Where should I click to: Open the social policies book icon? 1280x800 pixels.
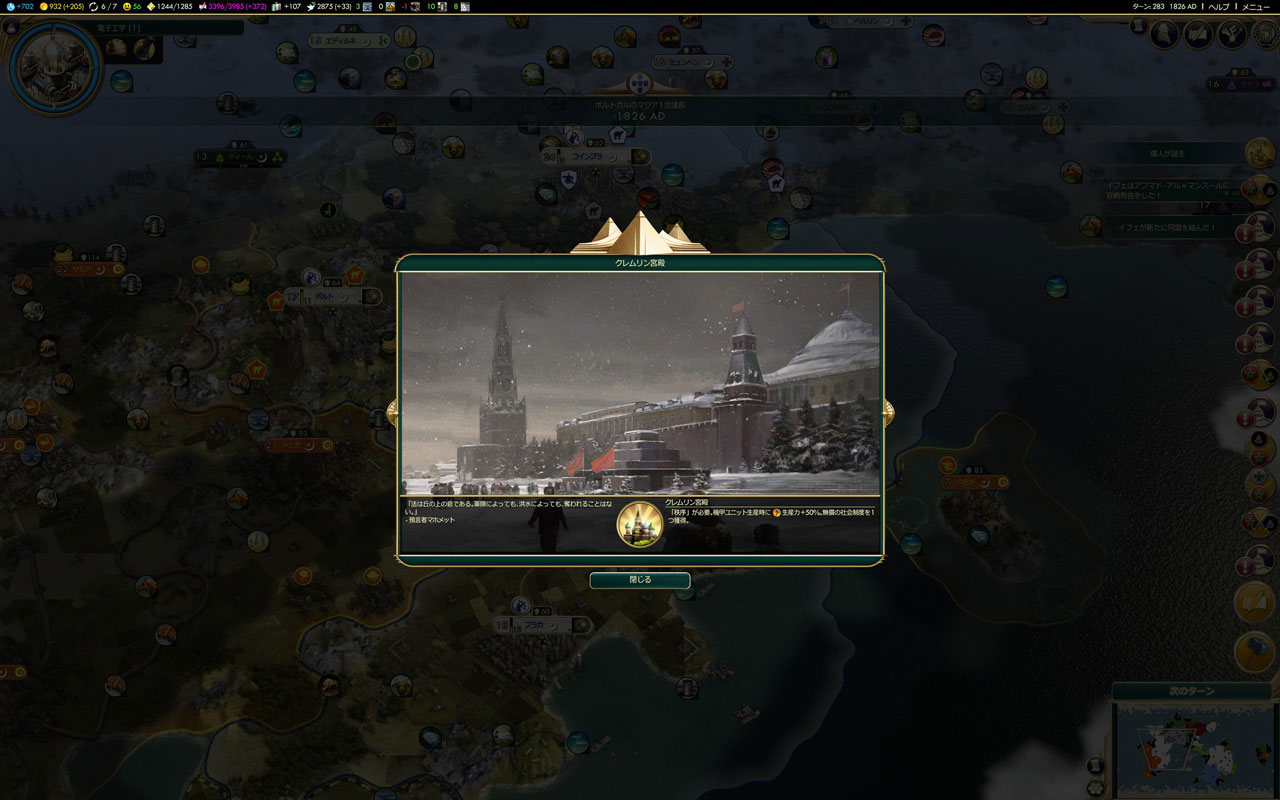point(1198,35)
